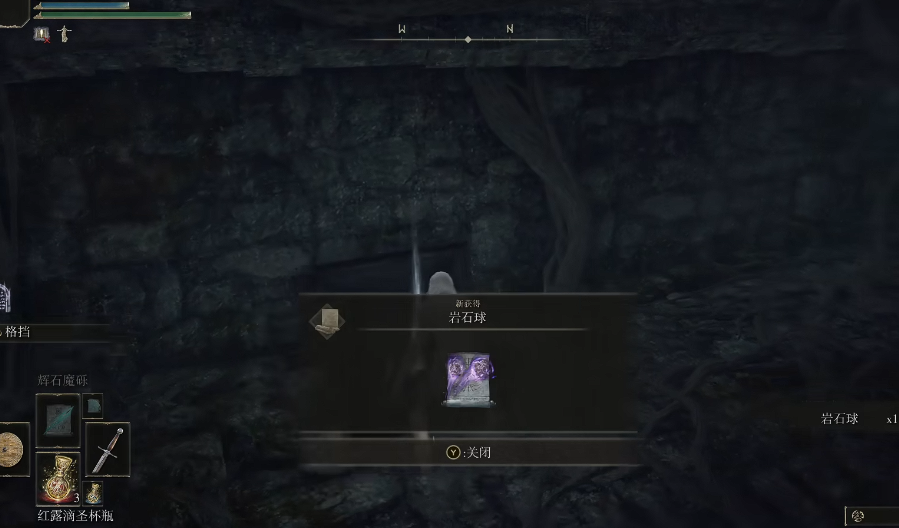Select the equipped sword slot
This screenshot has height=528, width=899.
coord(106,449)
